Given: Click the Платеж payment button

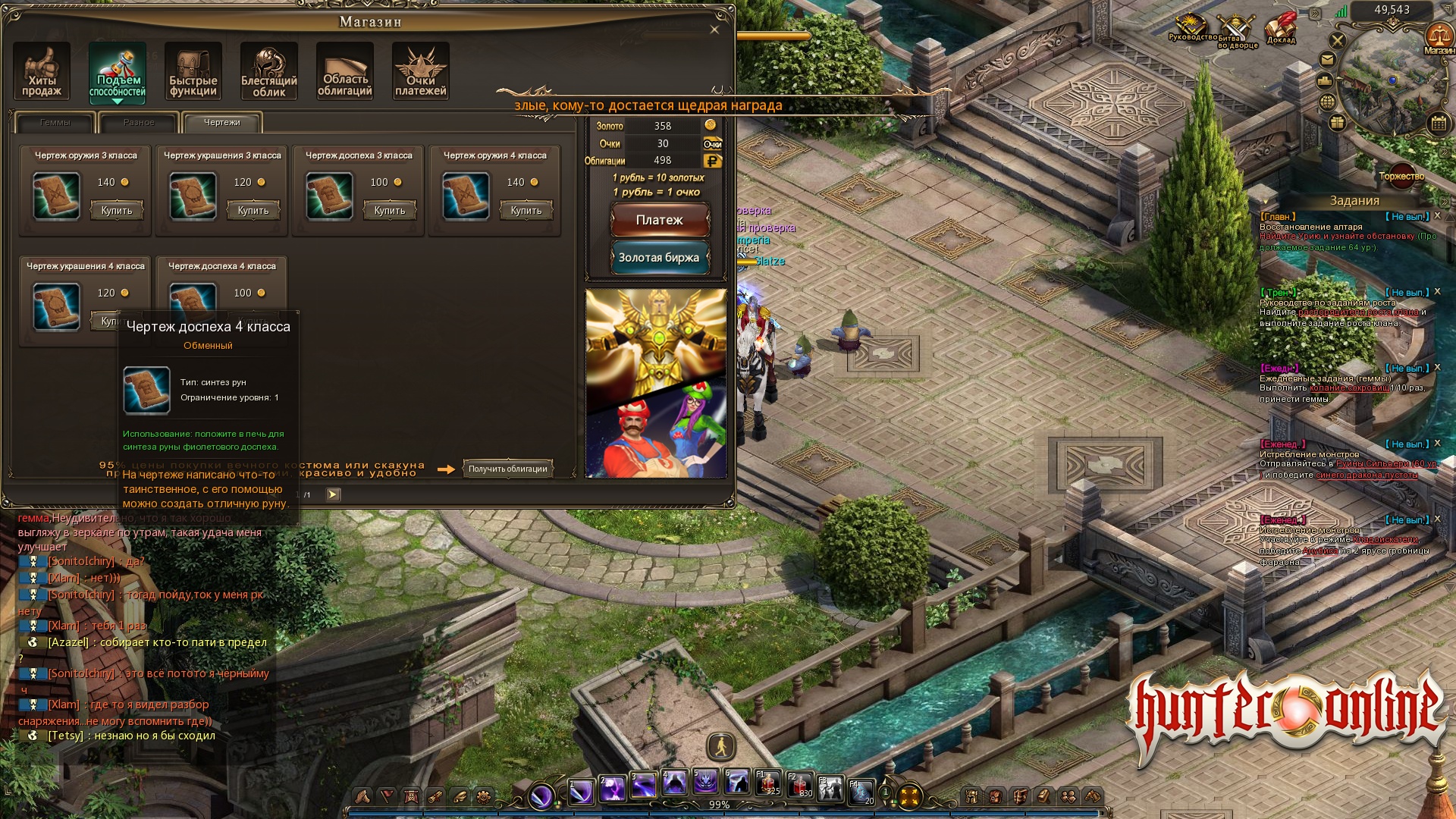Looking at the screenshot, I should (660, 220).
